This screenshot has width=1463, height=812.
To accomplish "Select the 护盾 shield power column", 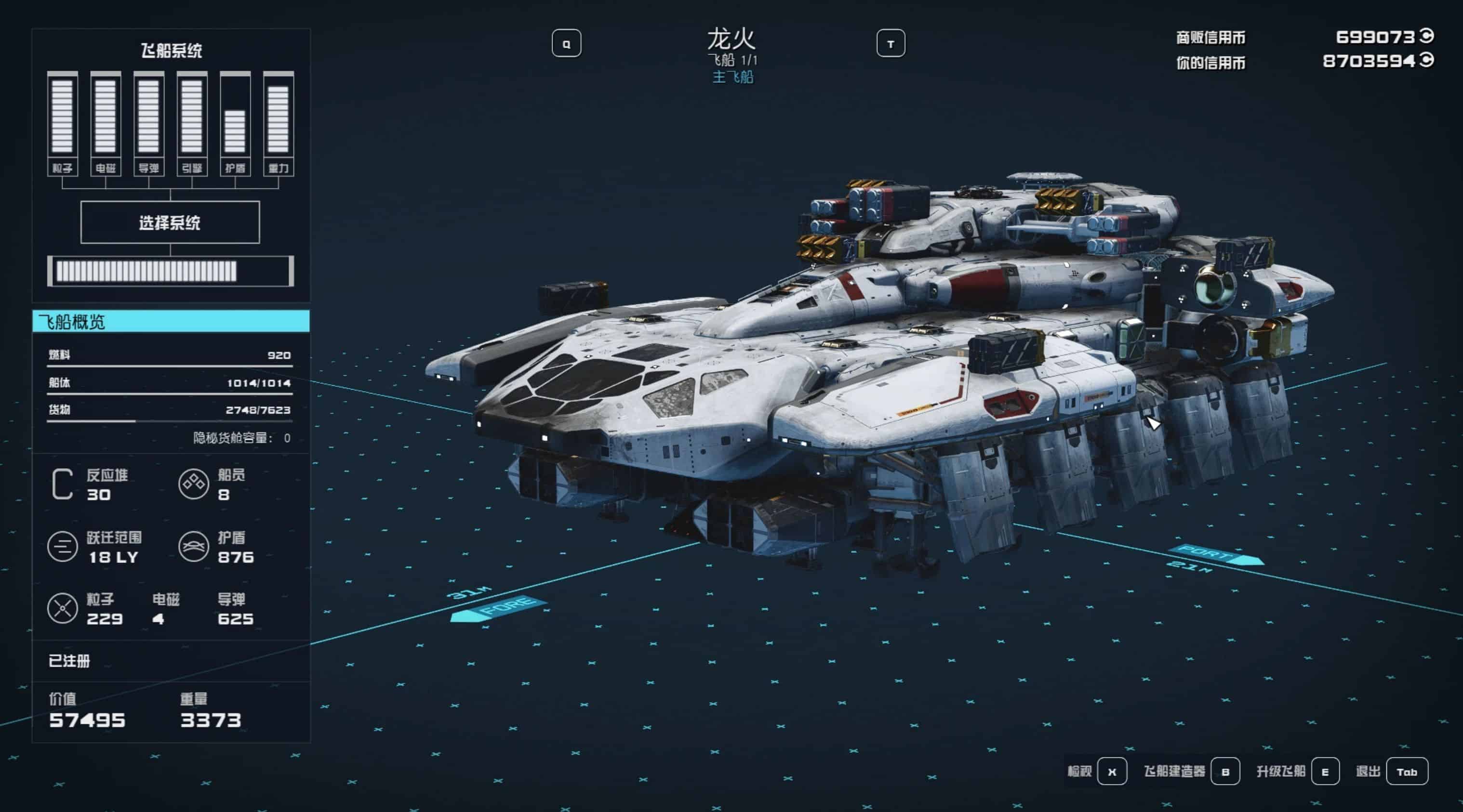I will click(235, 123).
